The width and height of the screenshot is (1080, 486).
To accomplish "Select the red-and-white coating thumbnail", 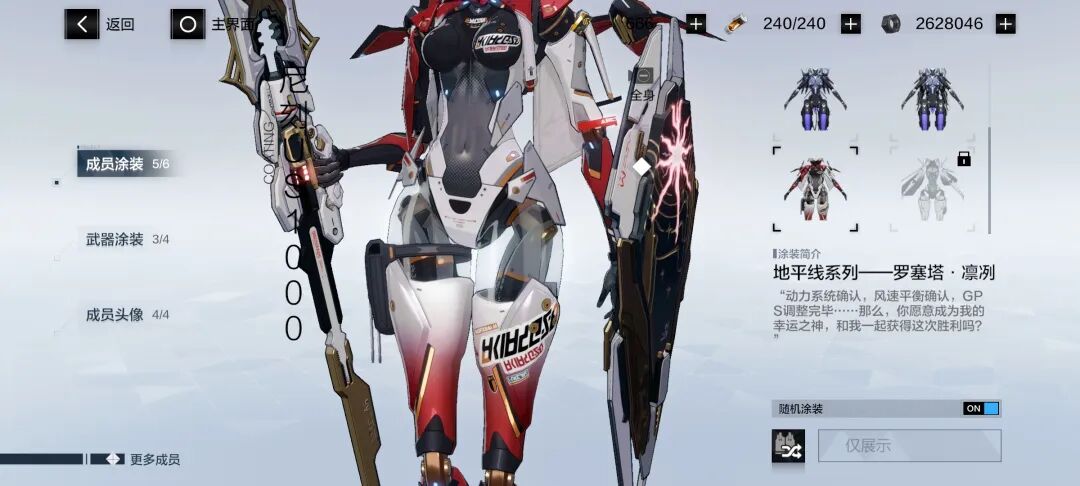I will [x=815, y=189].
